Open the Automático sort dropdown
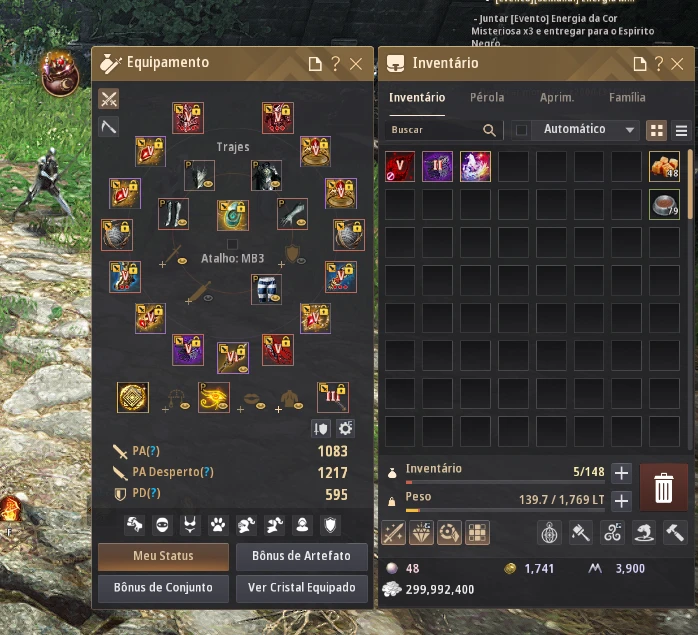This screenshot has height=635, width=698. 588,130
